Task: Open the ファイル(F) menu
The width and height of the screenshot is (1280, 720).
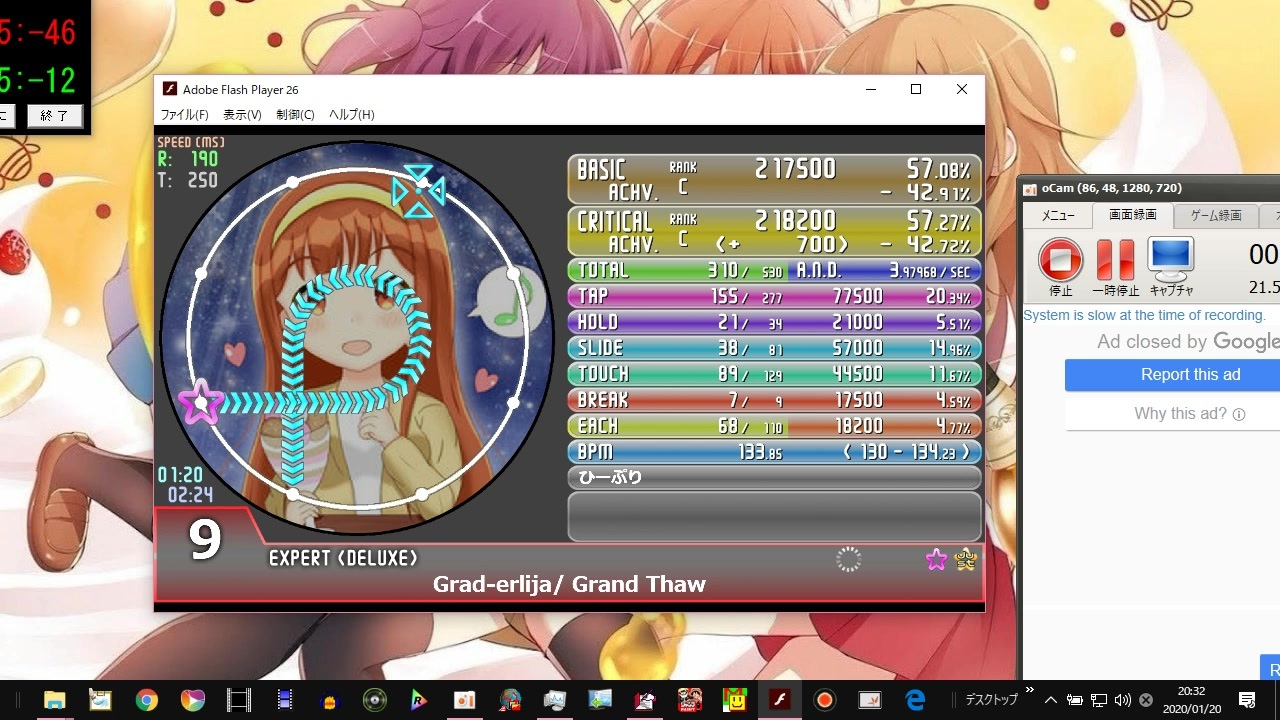Action: (184, 114)
